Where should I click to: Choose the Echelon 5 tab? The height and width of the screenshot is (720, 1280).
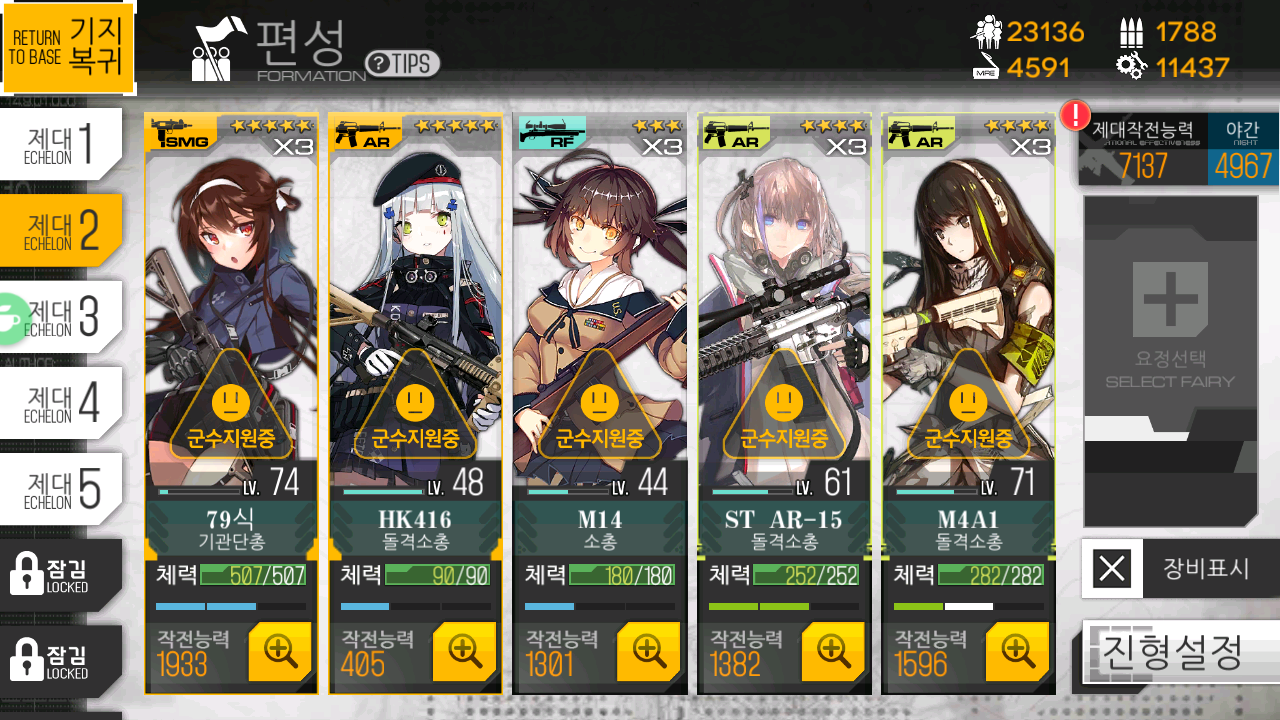(x=61, y=488)
